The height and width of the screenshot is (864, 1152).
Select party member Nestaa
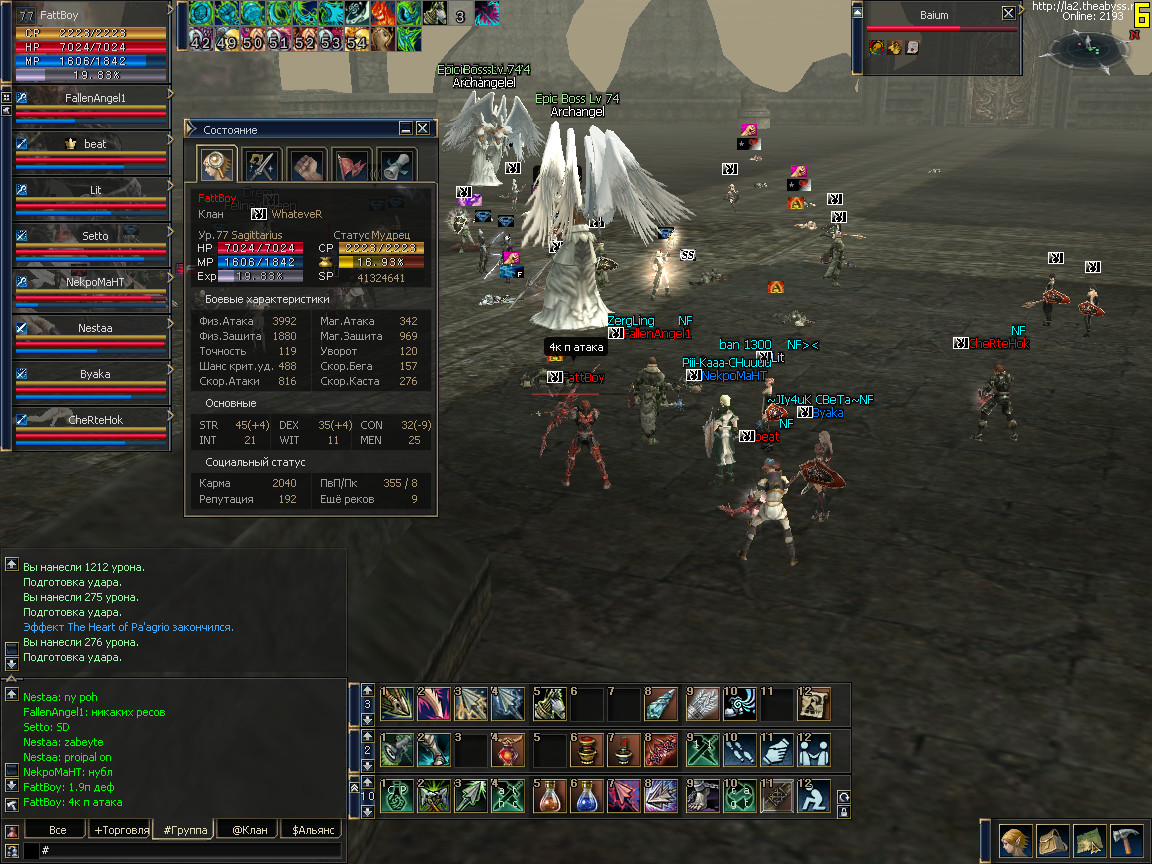coord(94,328)
